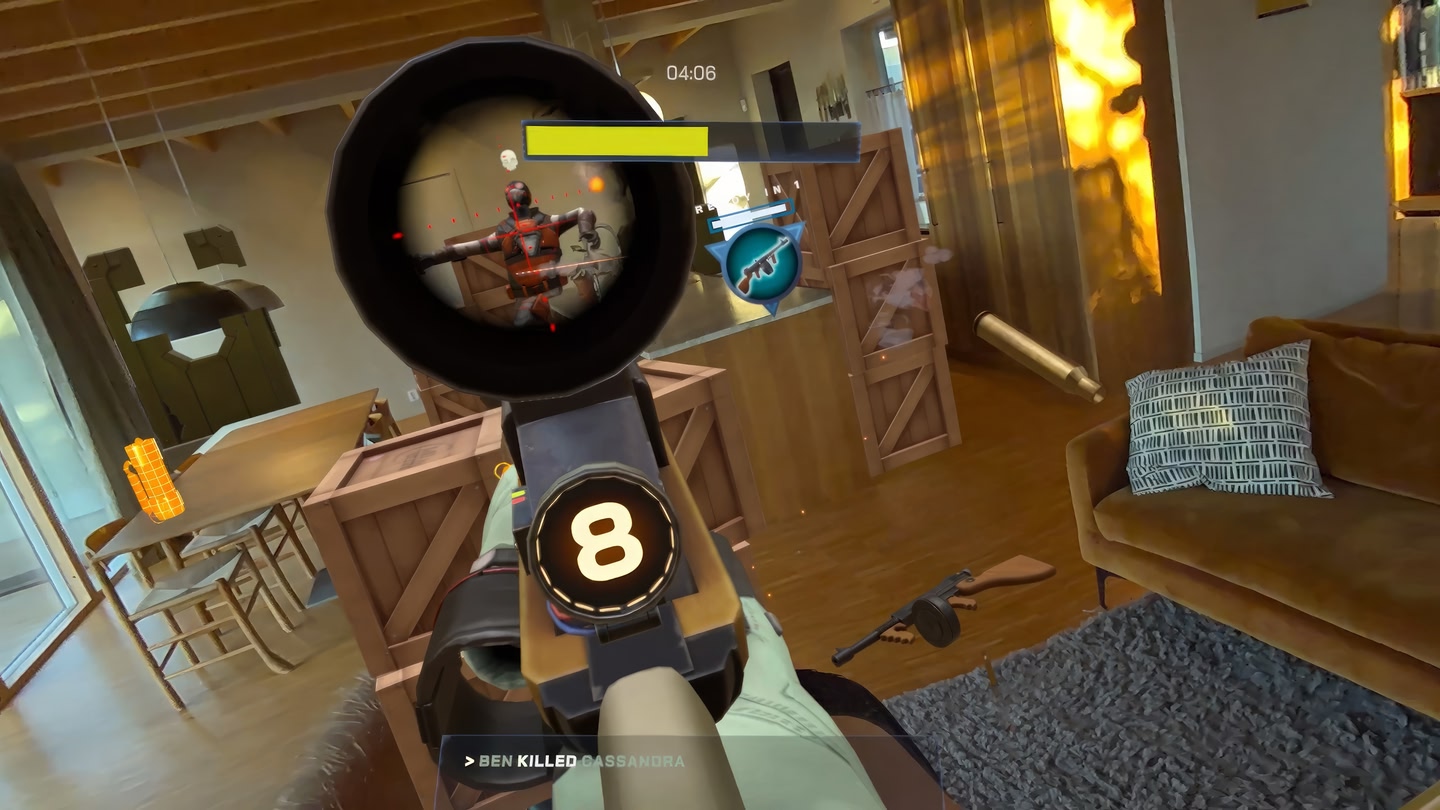Screen dimensions: 1440x810
Task: Click BEN in the kill feed text
Action: (x=494, y=761)
